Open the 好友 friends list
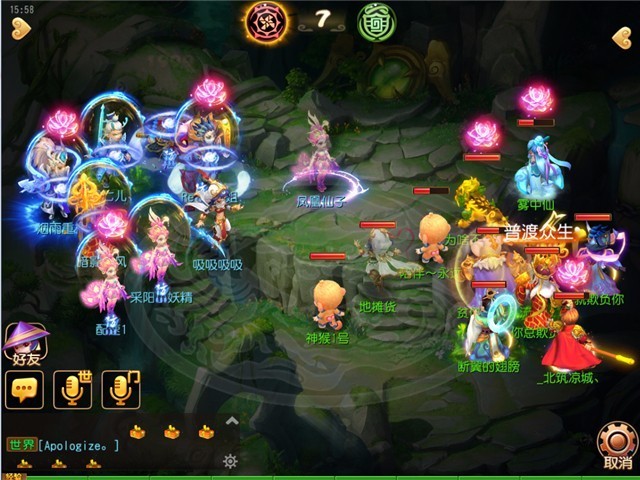Image resolution: width=640 pixels, height=480 pixels. tap(26, 344)
